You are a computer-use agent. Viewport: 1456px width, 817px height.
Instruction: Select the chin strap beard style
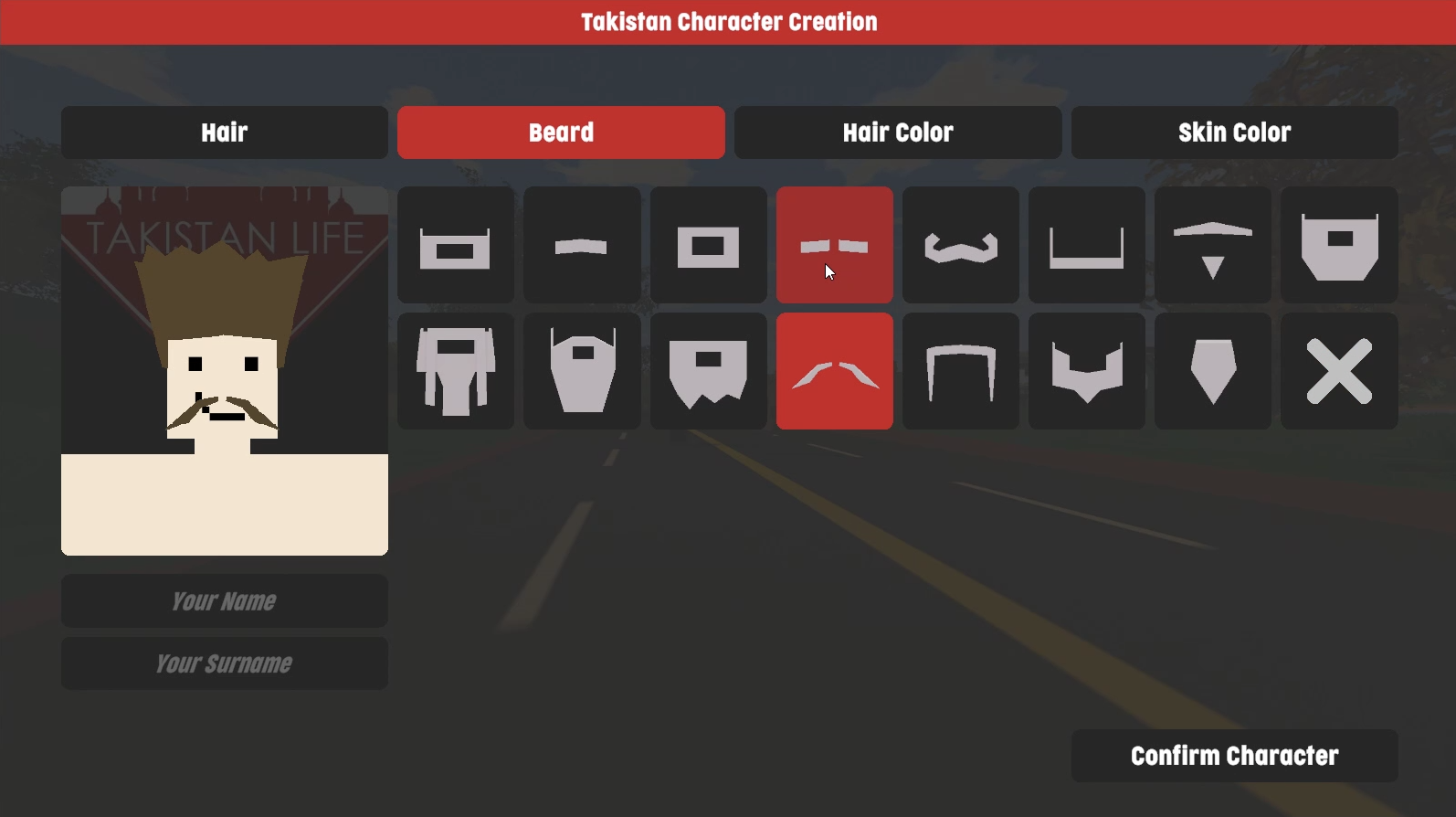point(1086,244)
